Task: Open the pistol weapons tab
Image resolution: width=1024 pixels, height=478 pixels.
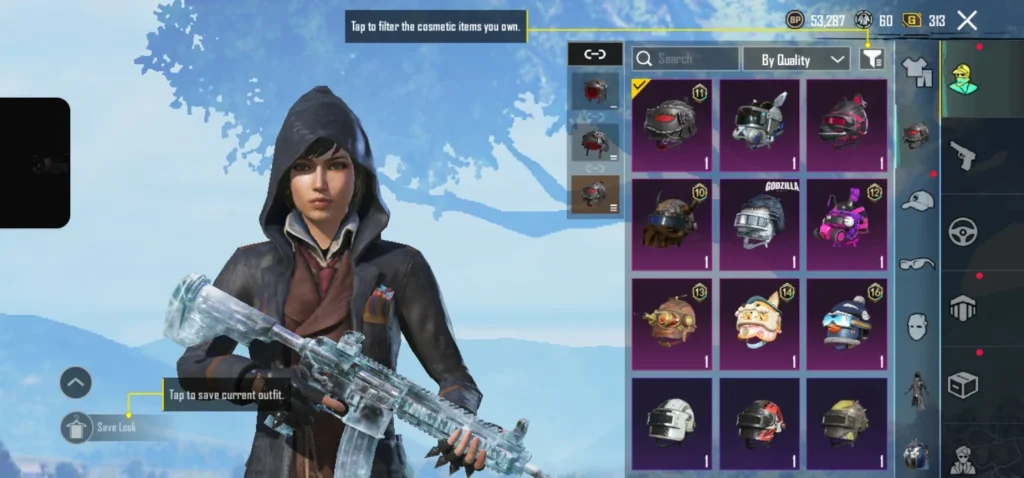Action: [x=963, y=154]
